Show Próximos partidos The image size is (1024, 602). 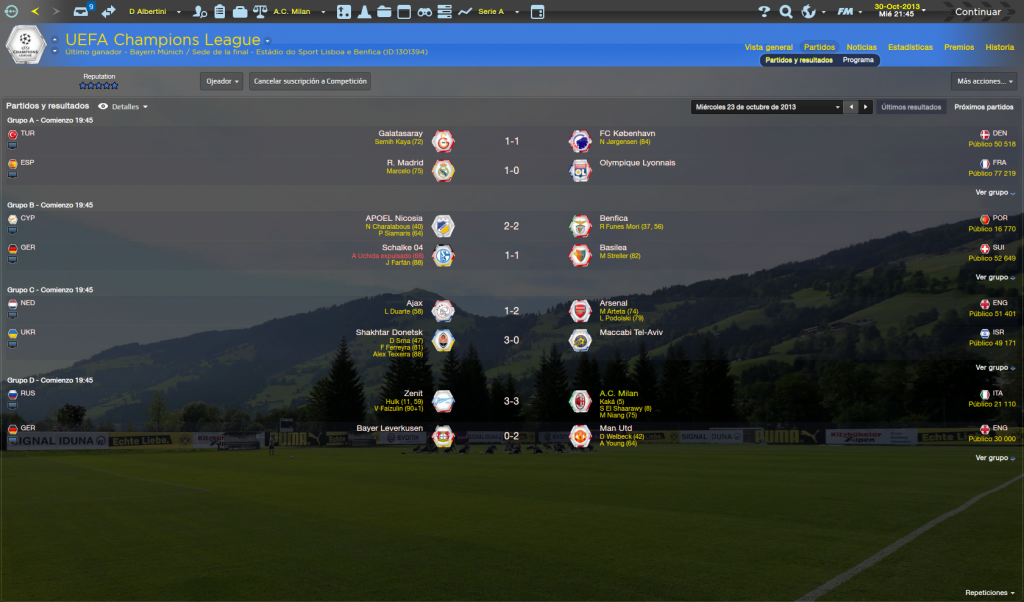984,106
